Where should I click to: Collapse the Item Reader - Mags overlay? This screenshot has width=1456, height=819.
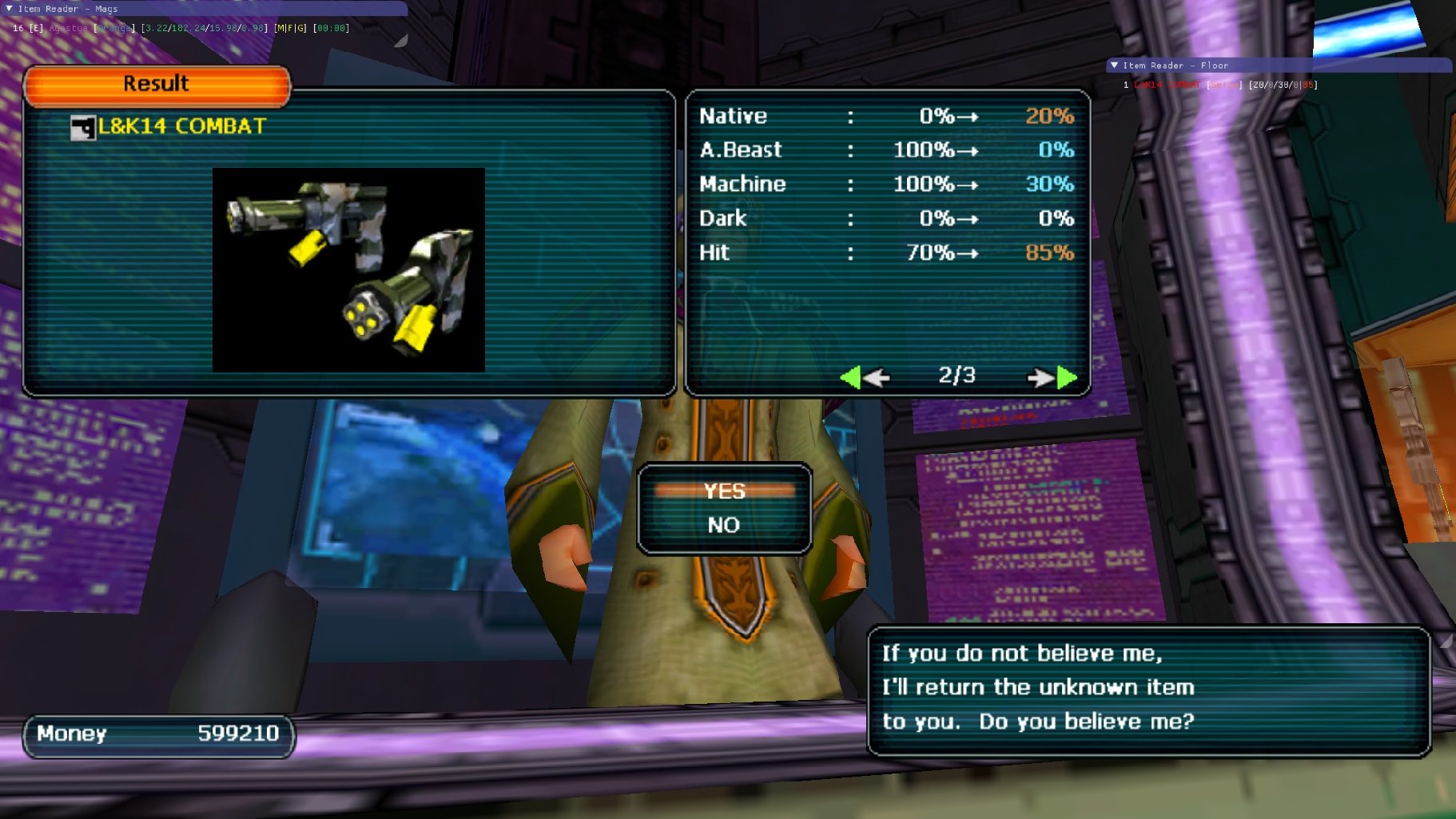10,9
